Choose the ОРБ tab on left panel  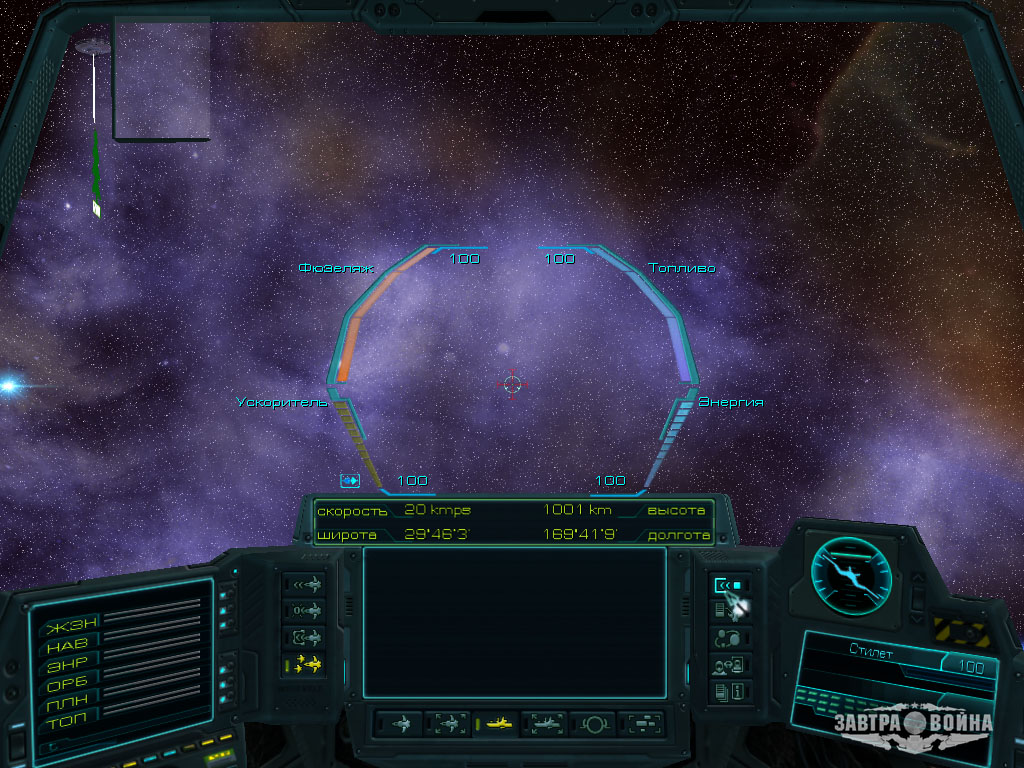click(68, 683)
